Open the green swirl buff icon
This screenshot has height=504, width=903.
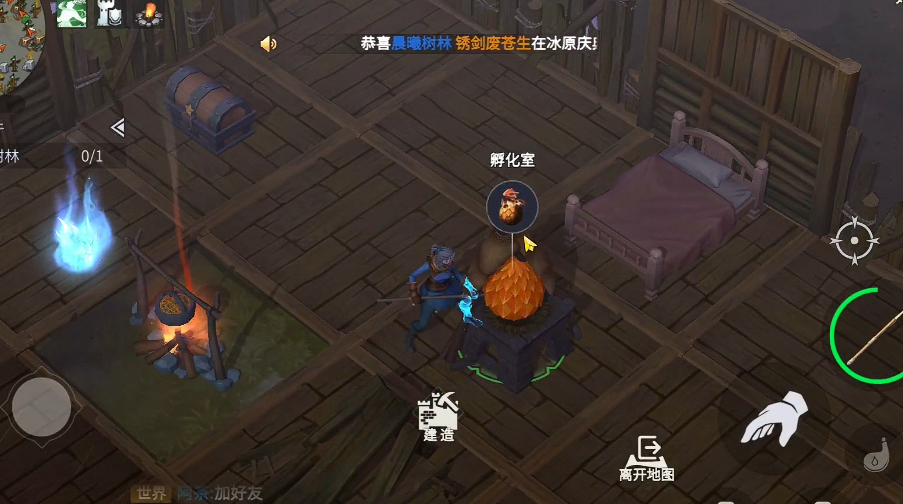point(69,13)
